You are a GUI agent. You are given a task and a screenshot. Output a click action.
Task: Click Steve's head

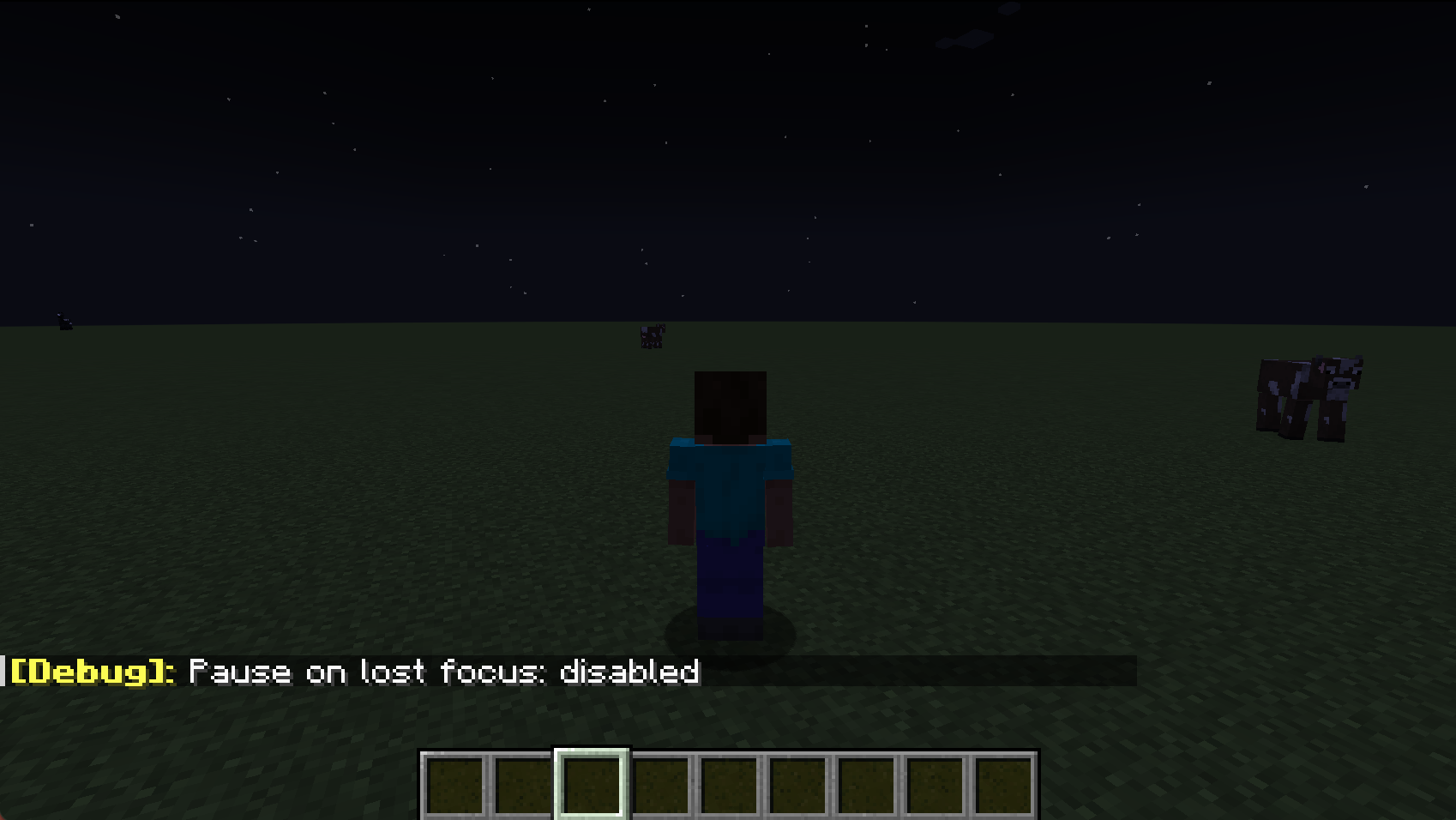coord(731,403)
